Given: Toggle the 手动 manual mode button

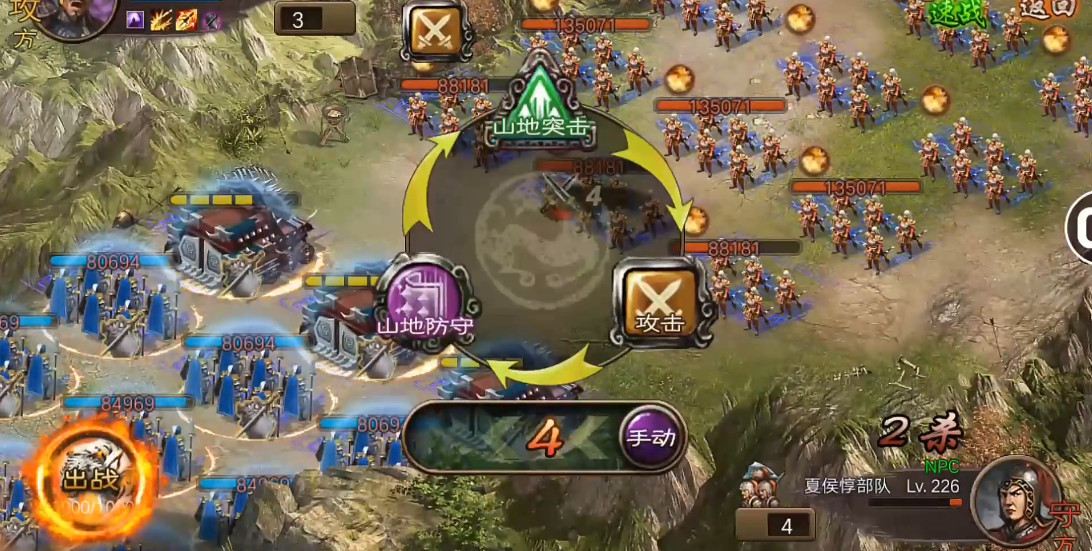Looking at the screenshot, I should [x=651, y=437].
